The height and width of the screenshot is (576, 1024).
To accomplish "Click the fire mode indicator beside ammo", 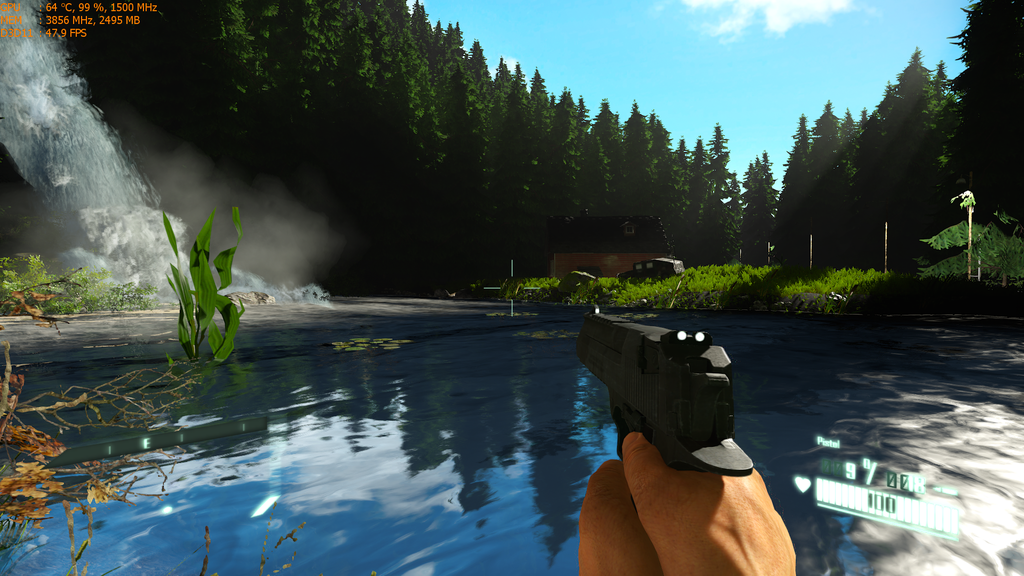I will (x=944, y=490).
